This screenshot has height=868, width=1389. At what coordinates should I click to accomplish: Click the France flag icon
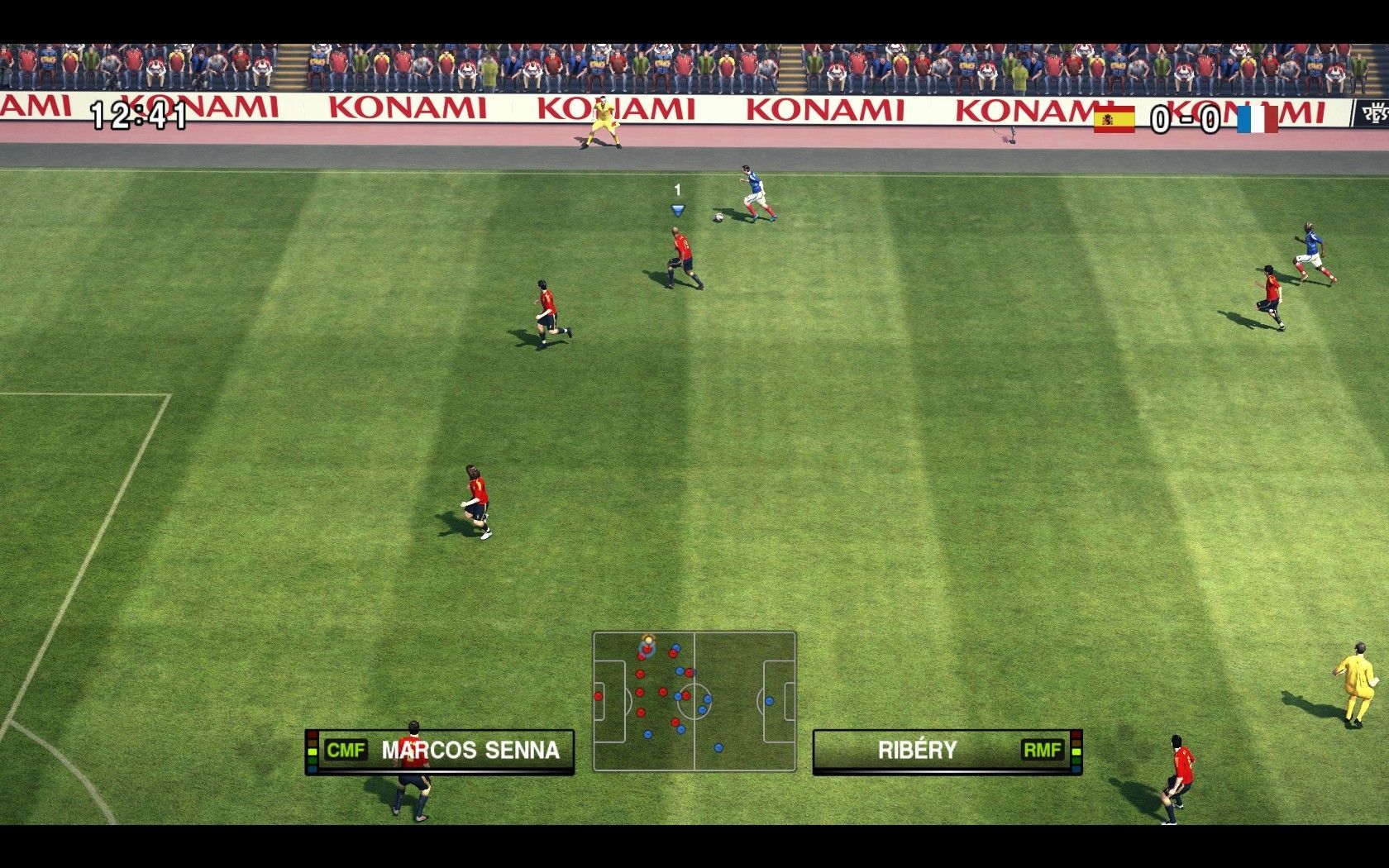point(1257,119)
